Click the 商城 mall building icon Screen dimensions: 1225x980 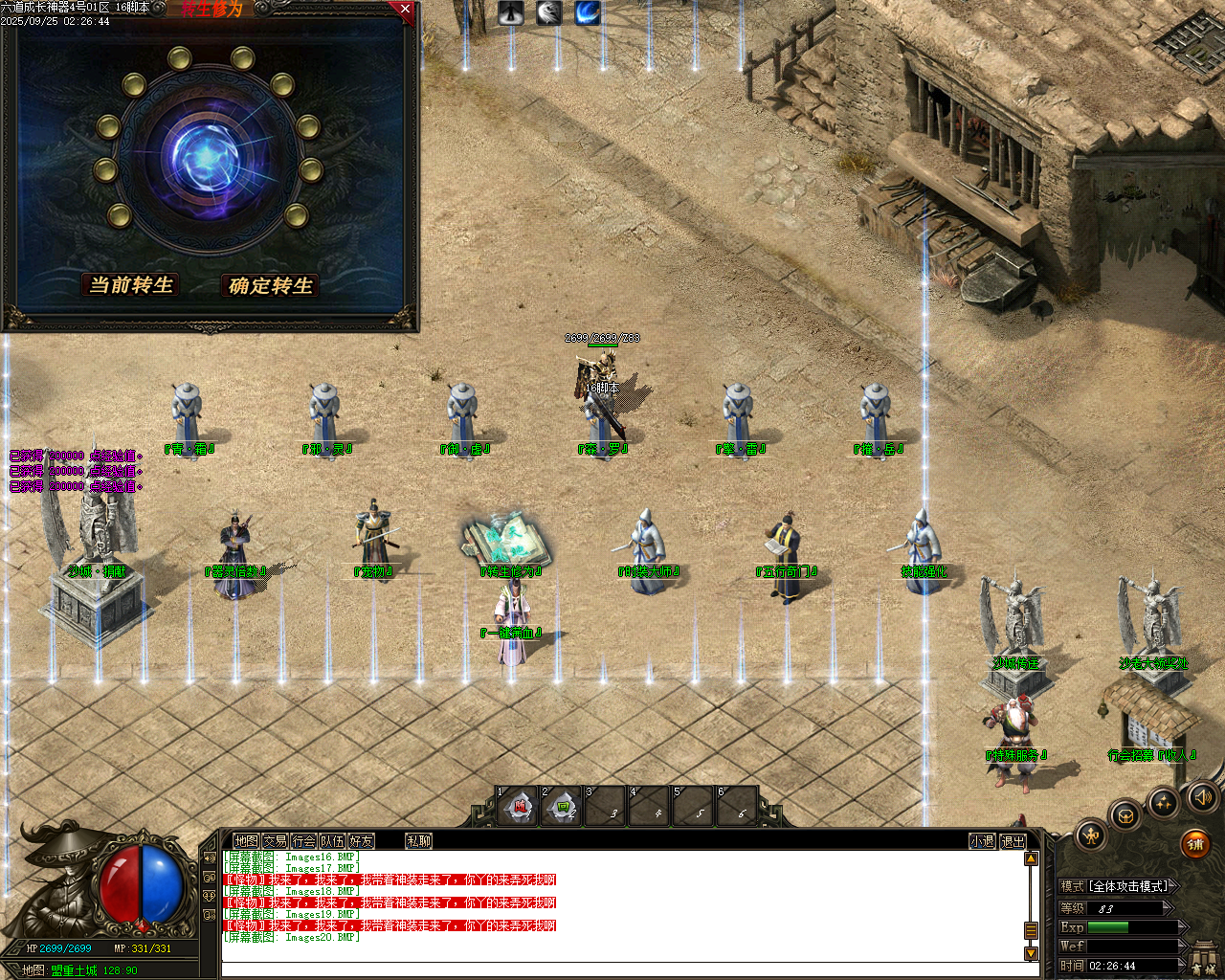1204,957
